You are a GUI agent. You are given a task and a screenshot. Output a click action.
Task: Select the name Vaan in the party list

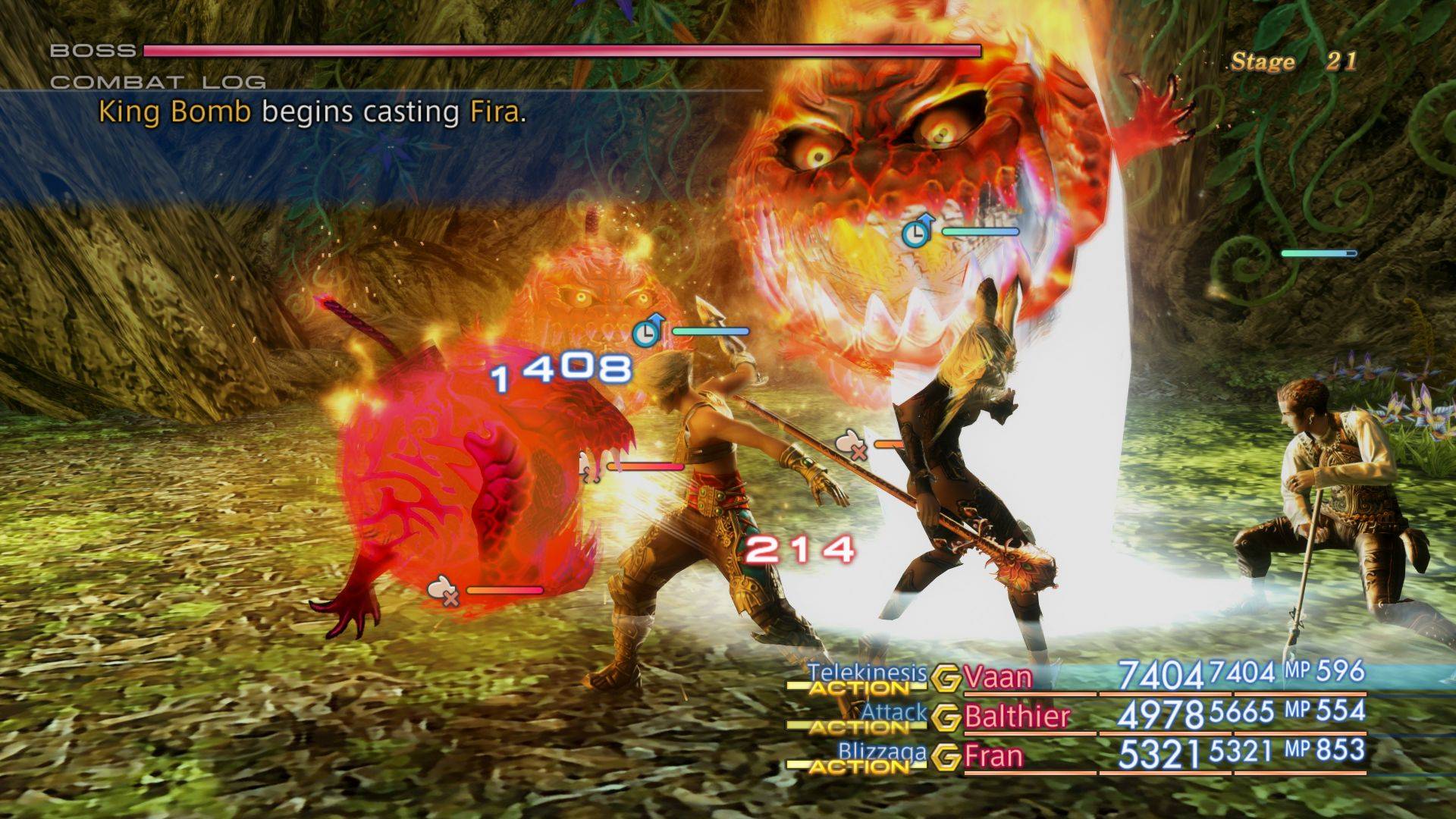[x=997, y=677]
